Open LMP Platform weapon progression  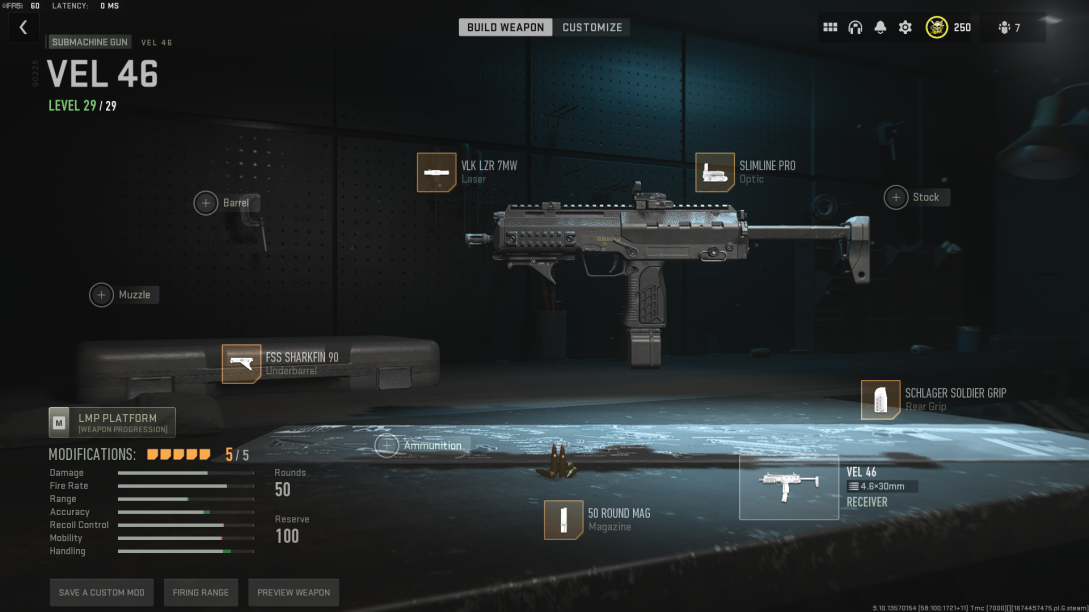tap(112, 423)
